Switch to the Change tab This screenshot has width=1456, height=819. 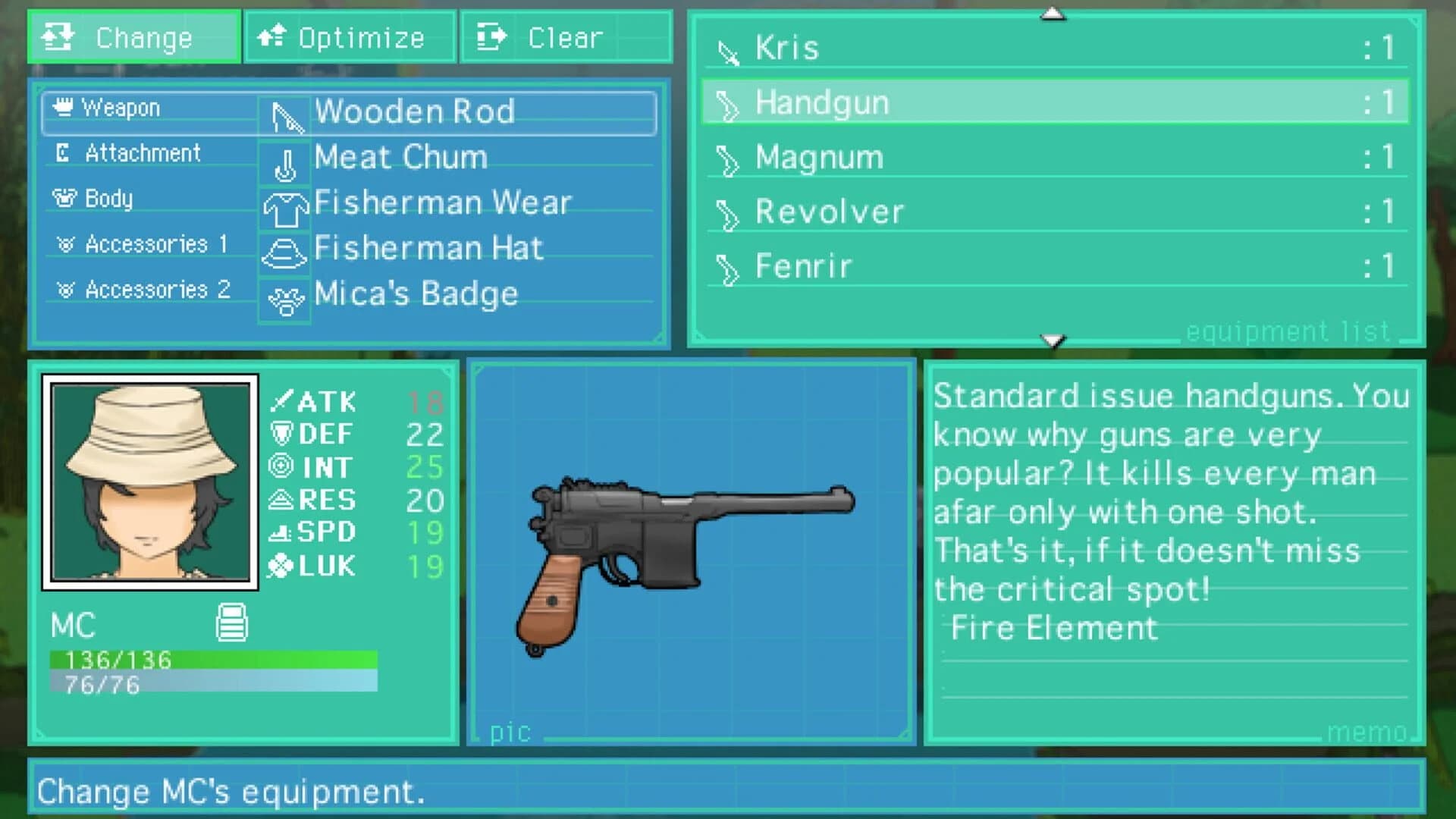(133, 36)
